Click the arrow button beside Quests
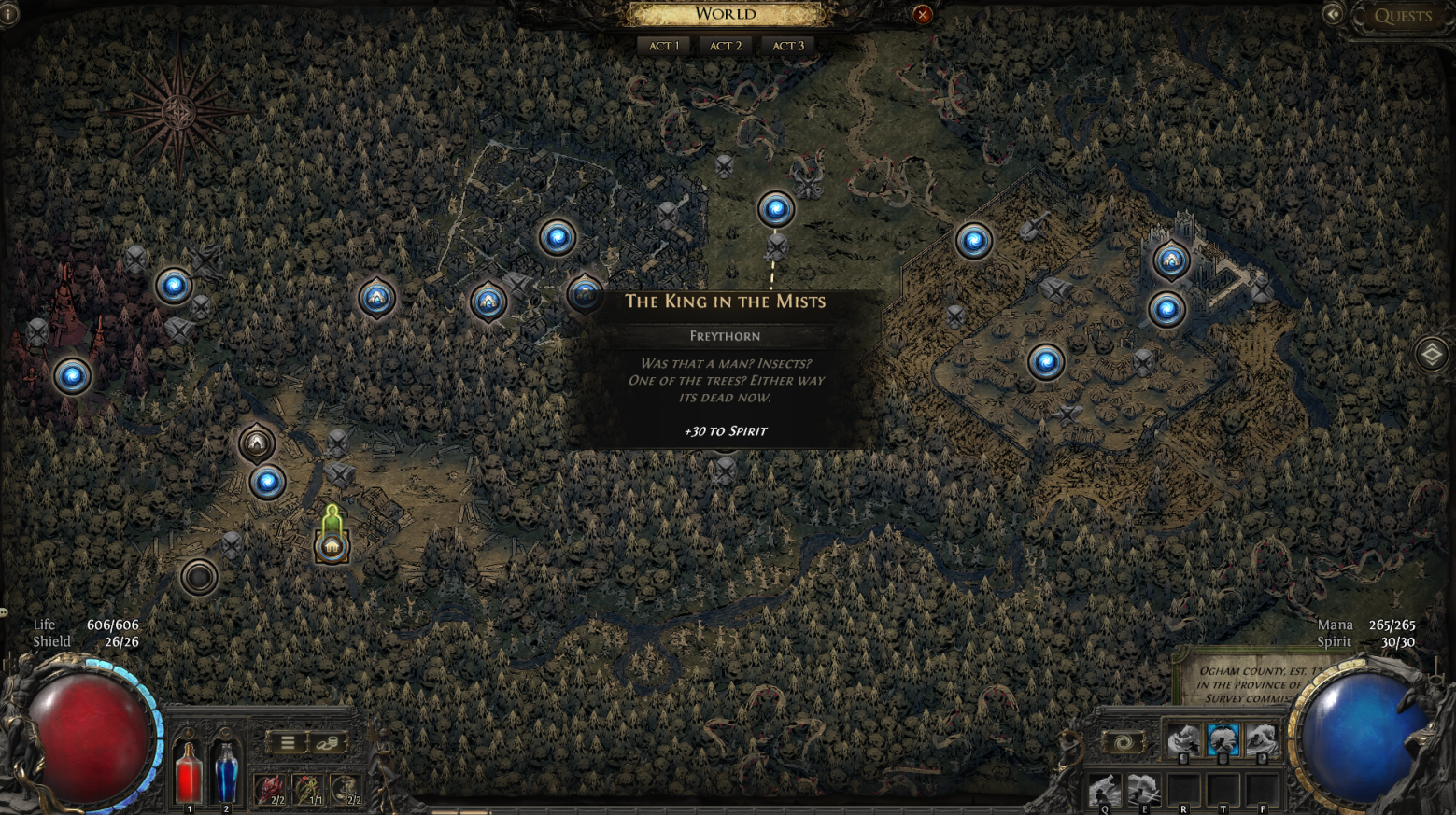1456x815 pixels. 1333,14
